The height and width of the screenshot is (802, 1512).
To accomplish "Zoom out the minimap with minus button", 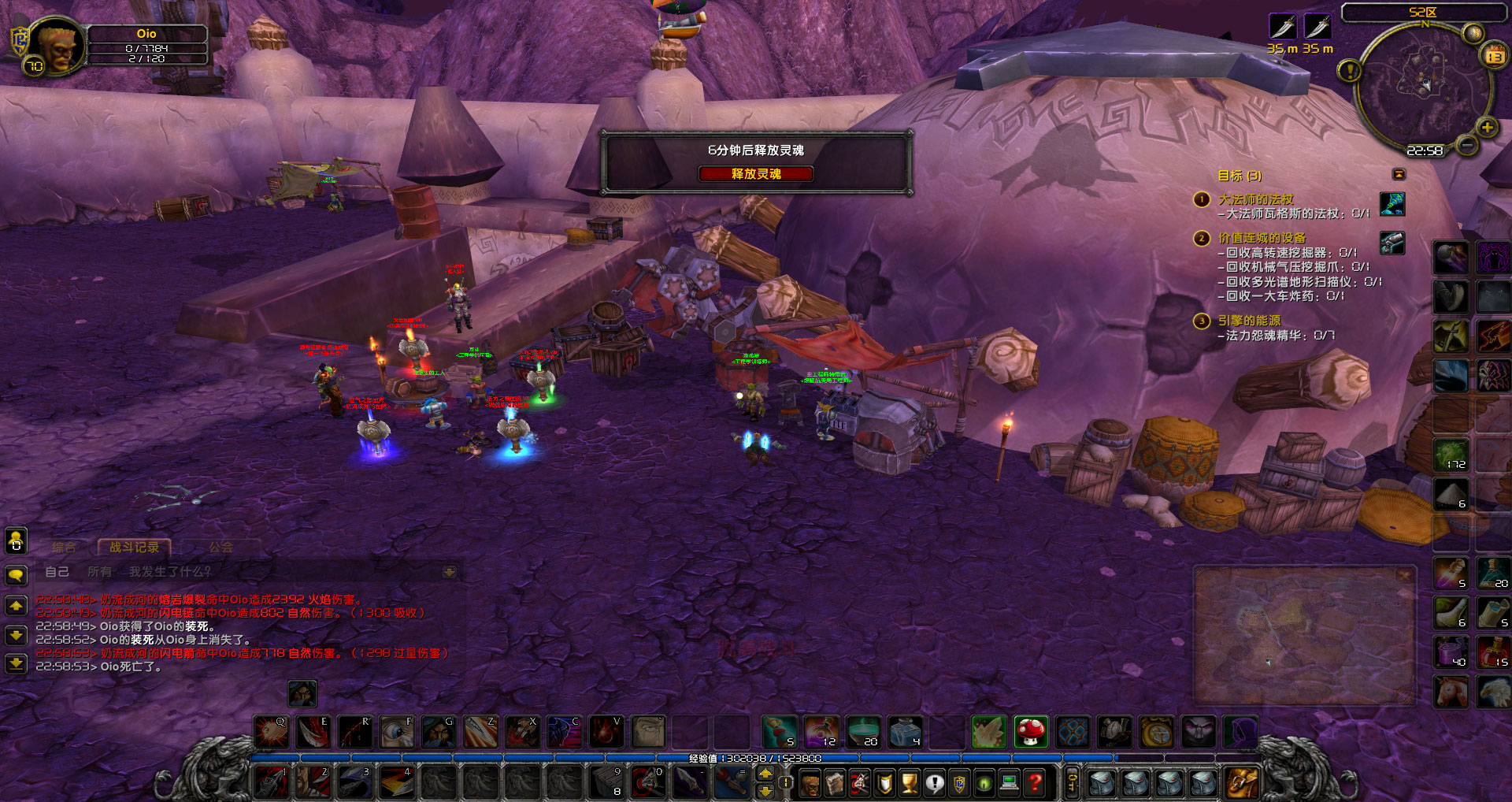I will click(1466, 145).
